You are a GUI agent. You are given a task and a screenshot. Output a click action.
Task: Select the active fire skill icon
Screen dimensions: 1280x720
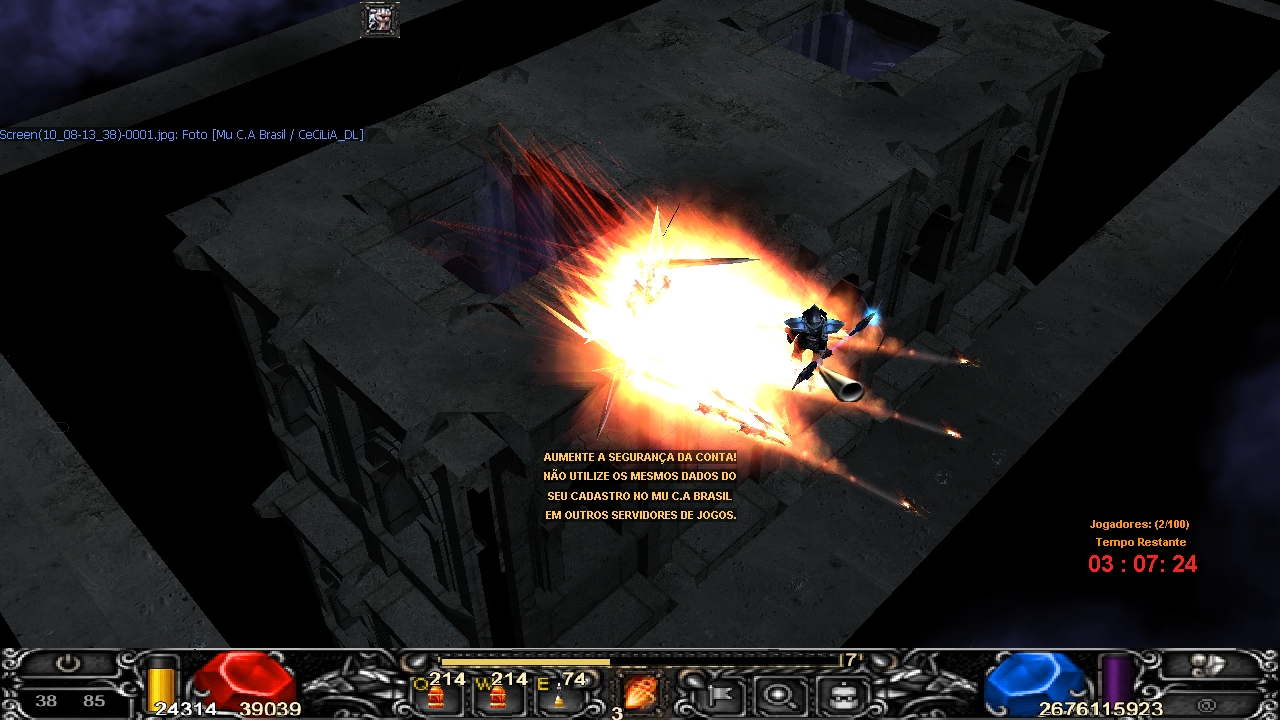pos(638,692)
